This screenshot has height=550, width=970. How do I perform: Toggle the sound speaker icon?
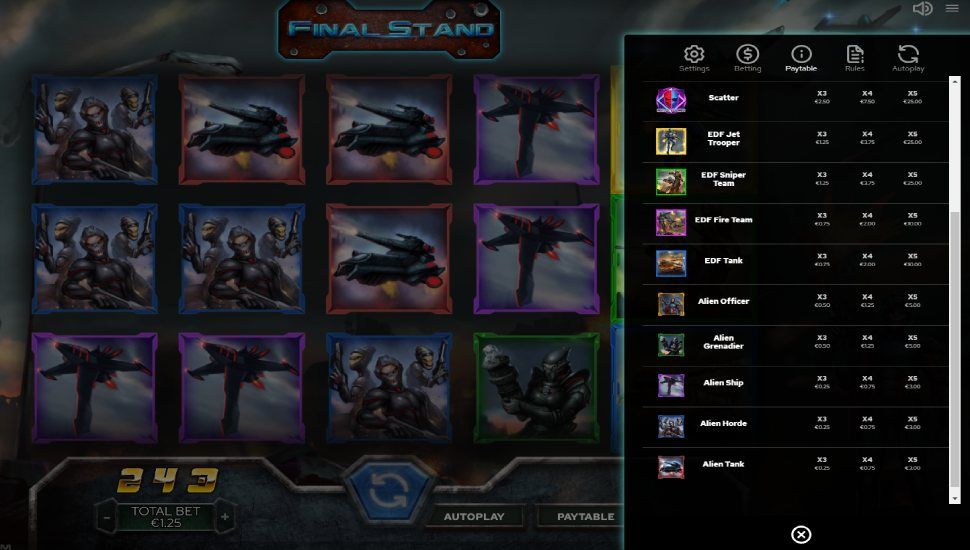tap(922, 9)
